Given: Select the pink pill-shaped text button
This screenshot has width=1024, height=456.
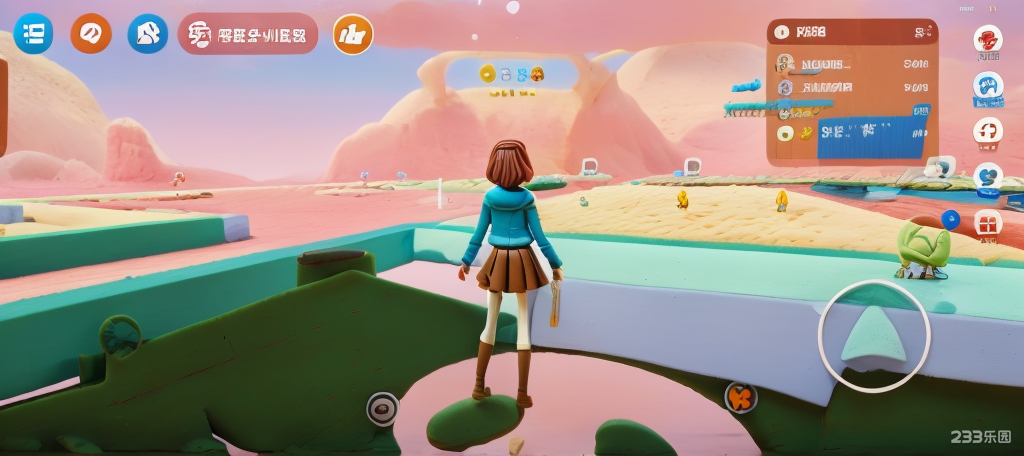Looking at the screenshot, I should (x=248, y=35).
